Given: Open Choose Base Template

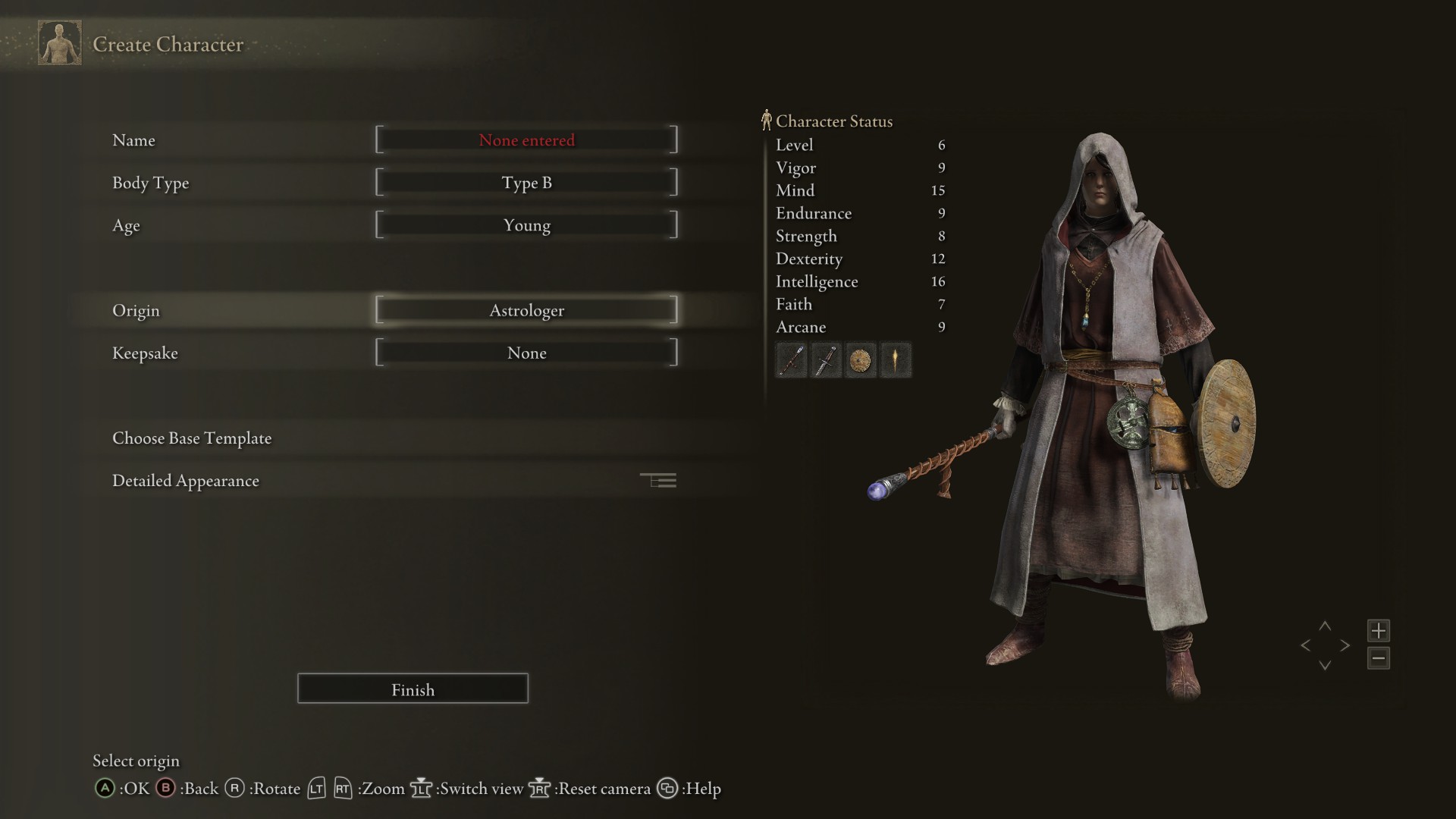Looking at the screenshot, I should click(192, 438).
